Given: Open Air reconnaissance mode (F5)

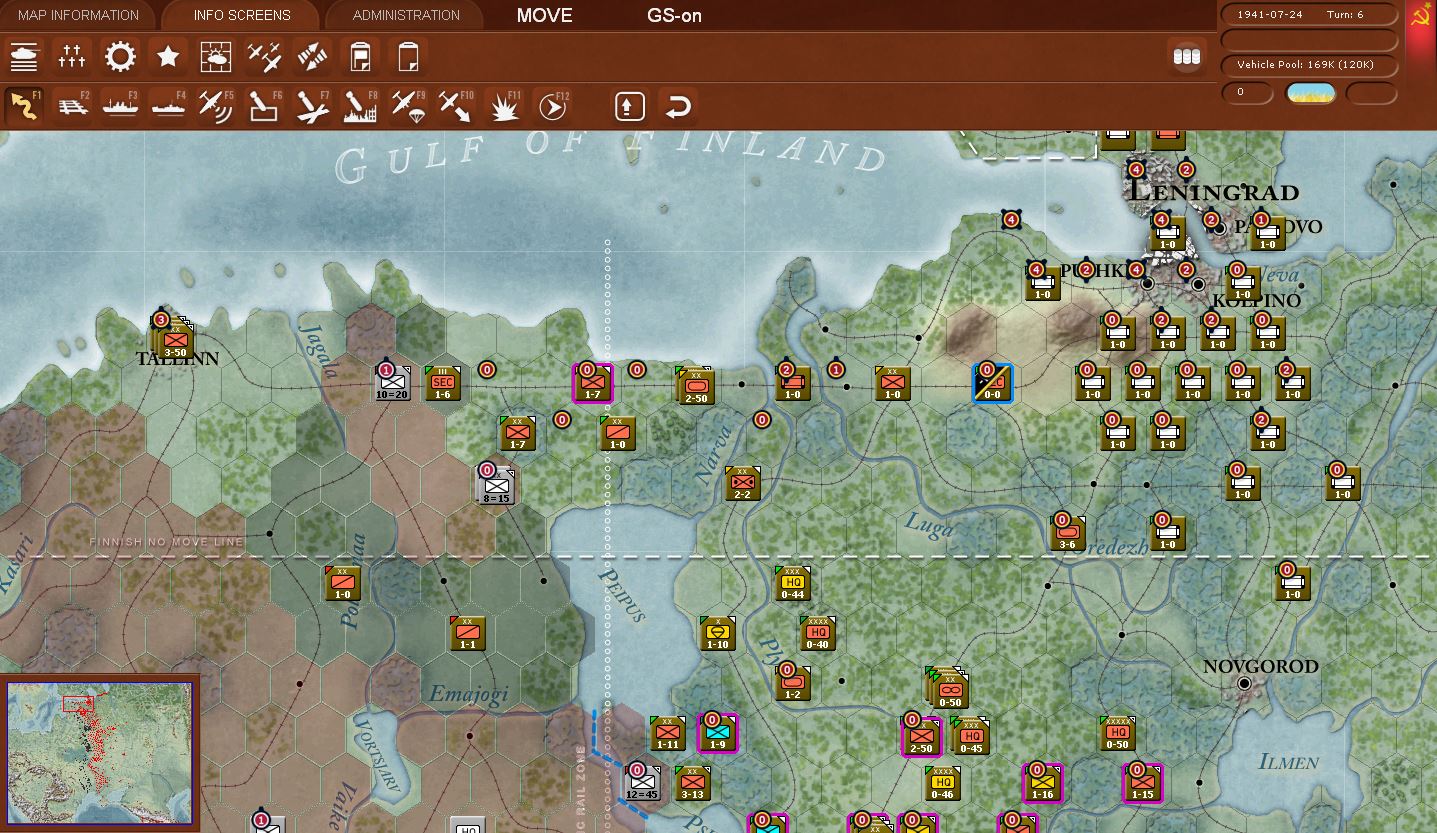Looking at the screenshot, I should click(216, 105).
